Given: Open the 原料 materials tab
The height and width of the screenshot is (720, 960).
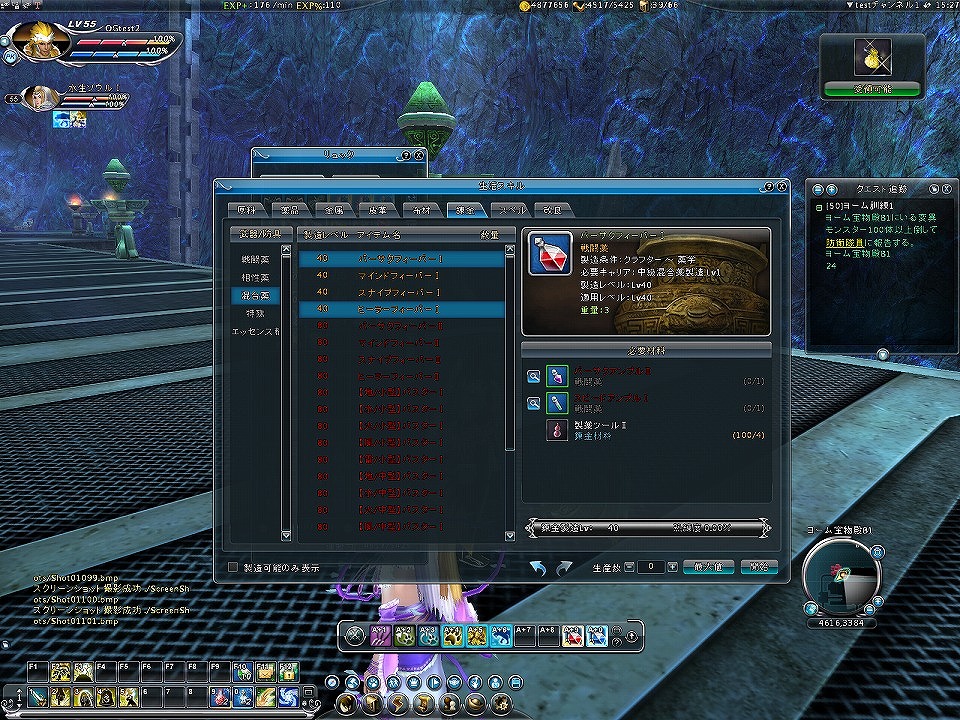Looking at the screenshot, I should coord(246,210).
